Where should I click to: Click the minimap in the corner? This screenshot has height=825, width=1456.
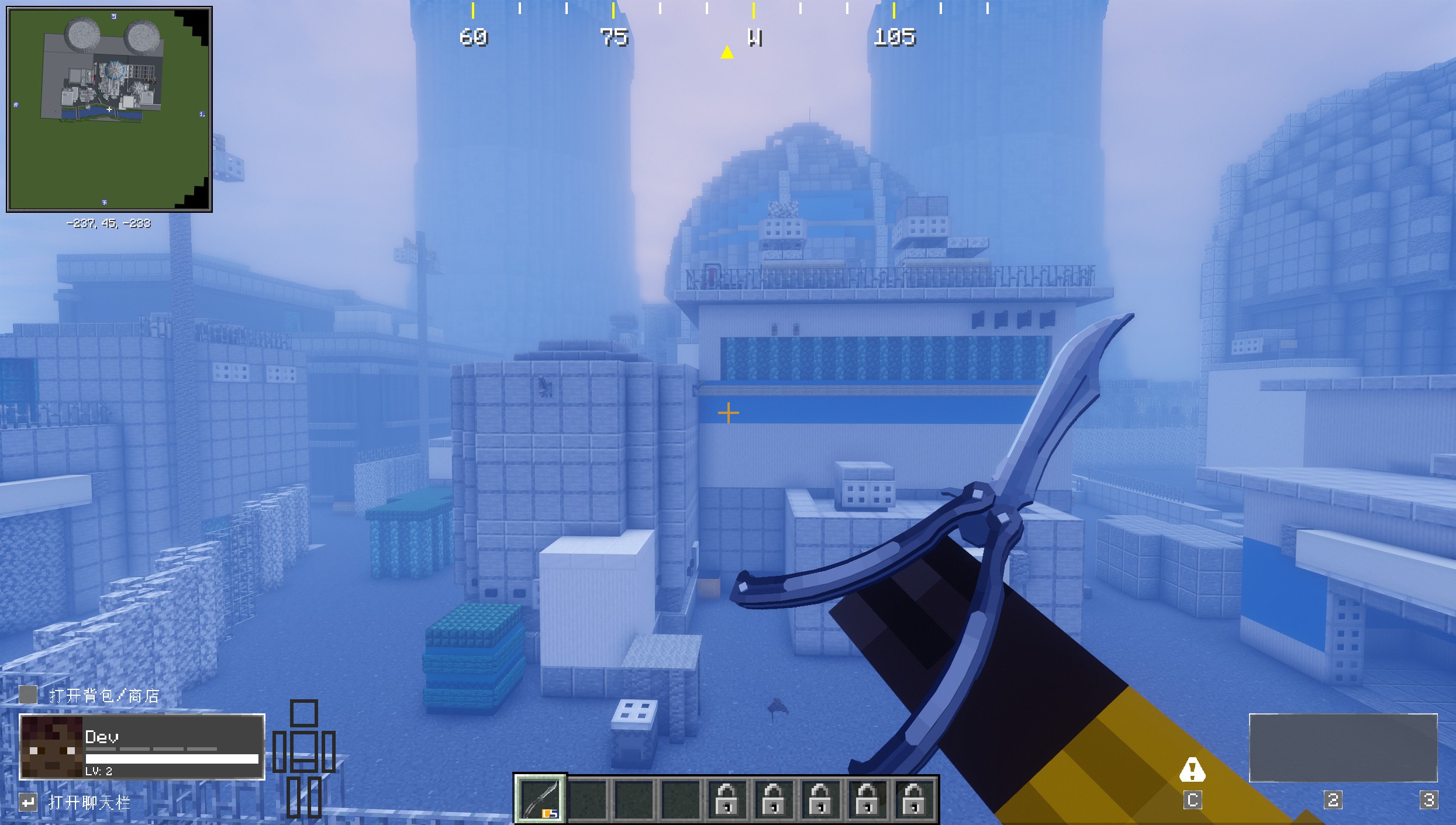[109, 109]
